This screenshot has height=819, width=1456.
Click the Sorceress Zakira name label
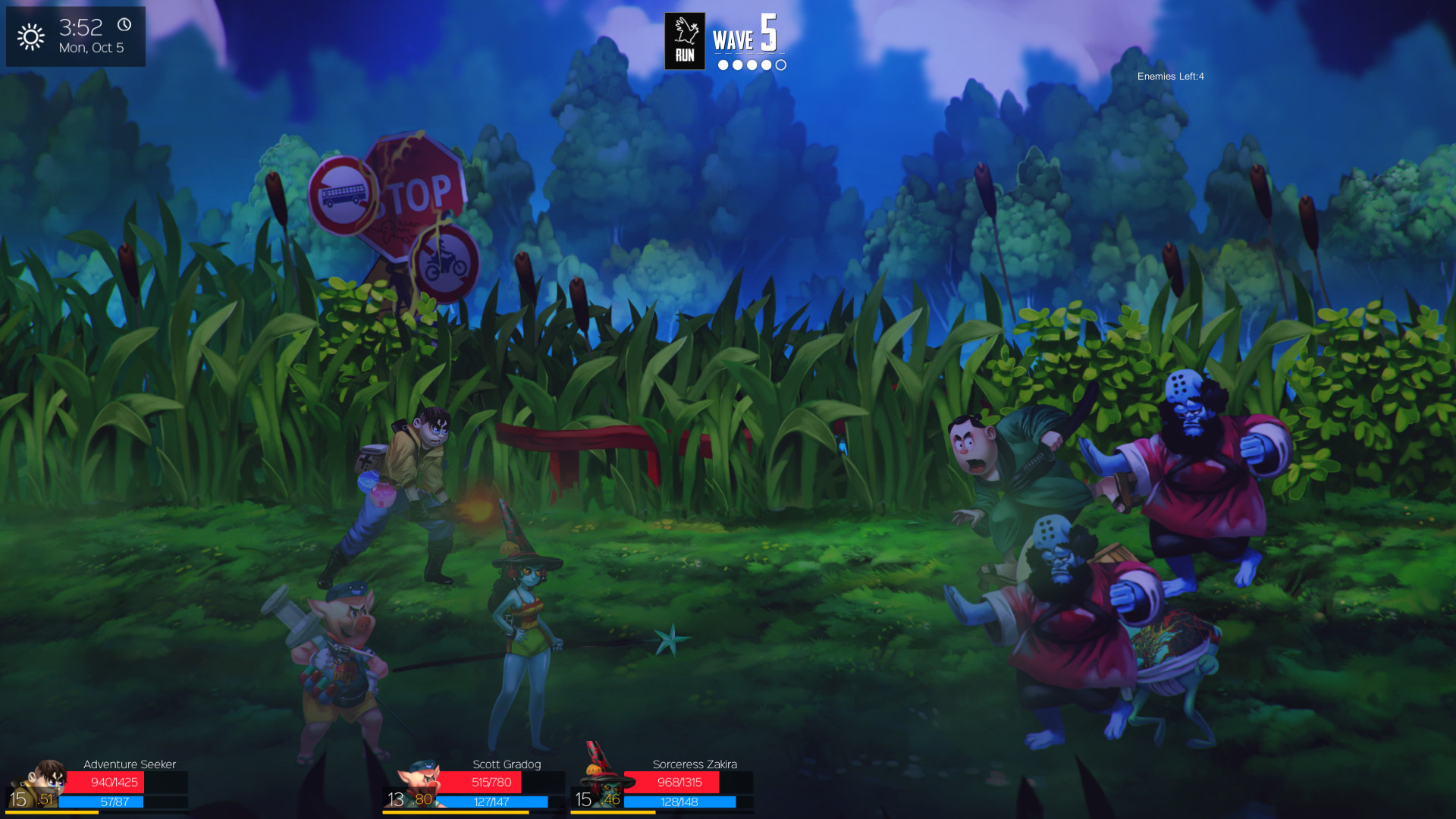click(x=695, y=764)
